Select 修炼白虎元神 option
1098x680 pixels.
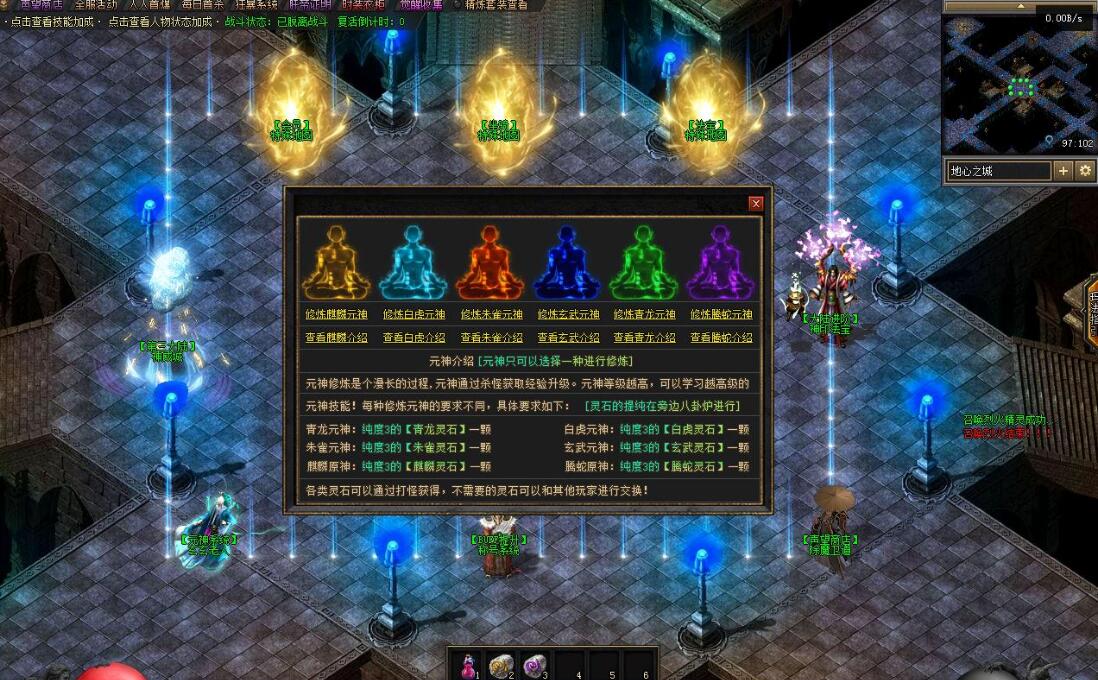[413, 314]
